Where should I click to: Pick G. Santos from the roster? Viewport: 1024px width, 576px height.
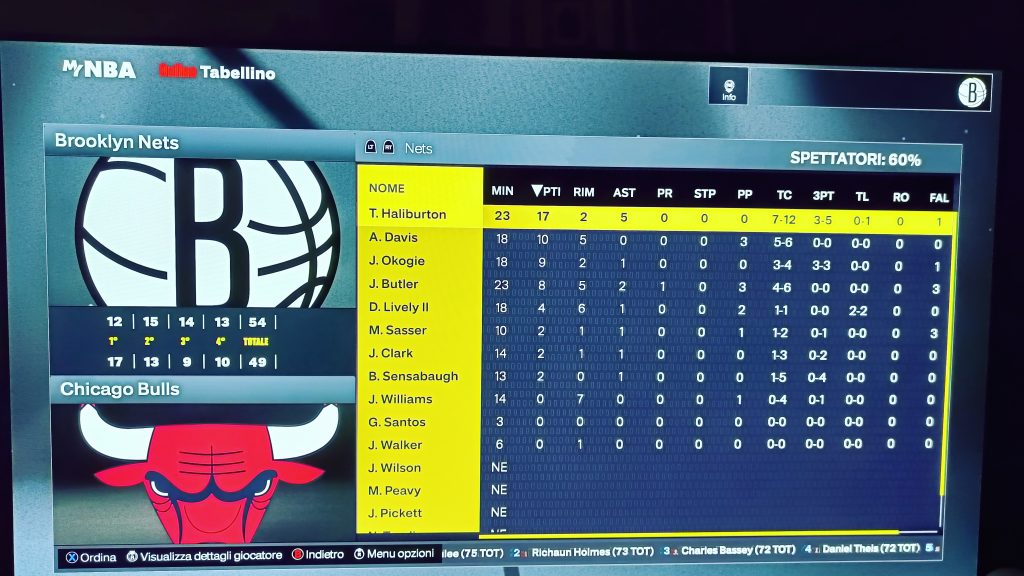[x=396, y=422]
